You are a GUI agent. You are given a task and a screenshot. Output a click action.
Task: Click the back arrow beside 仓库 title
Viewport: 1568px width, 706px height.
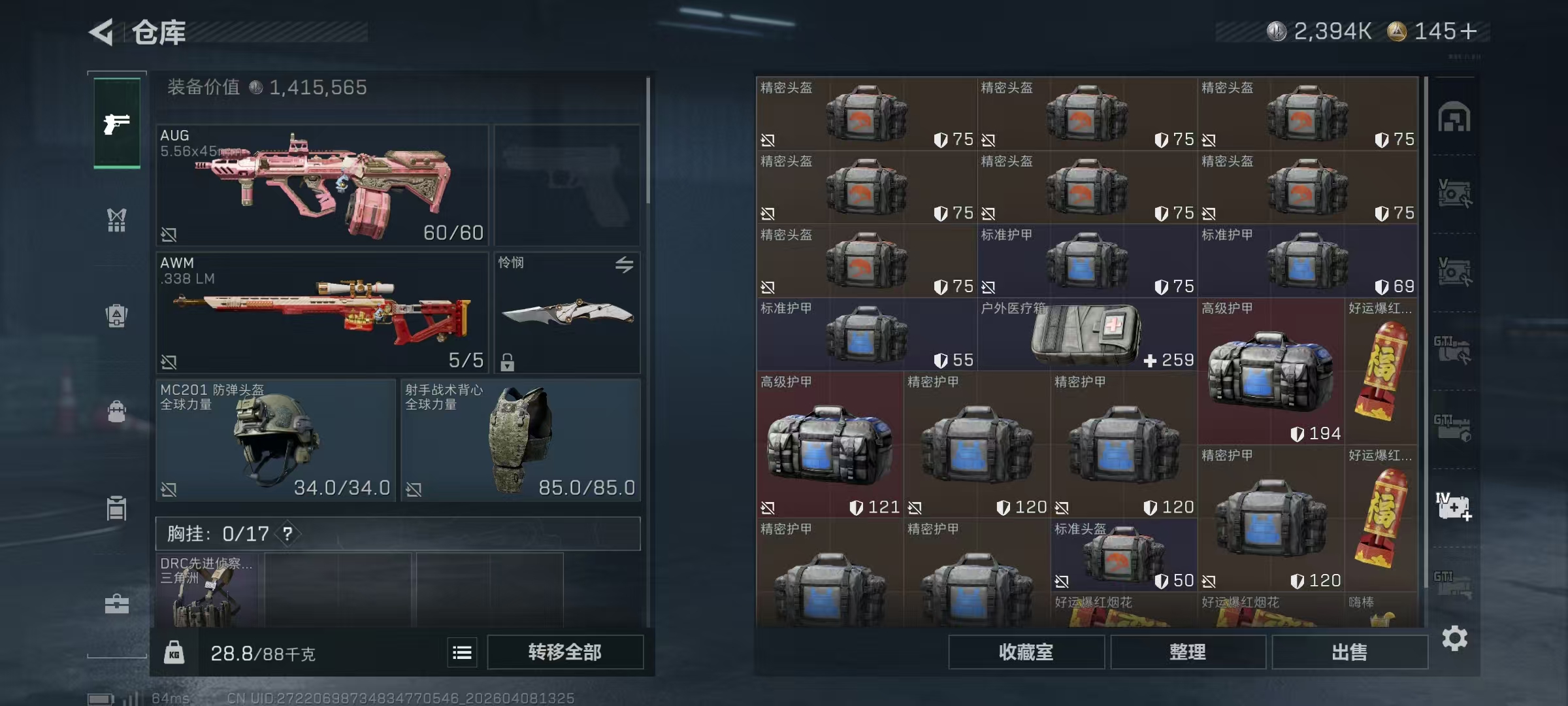(x=99, y=32)
